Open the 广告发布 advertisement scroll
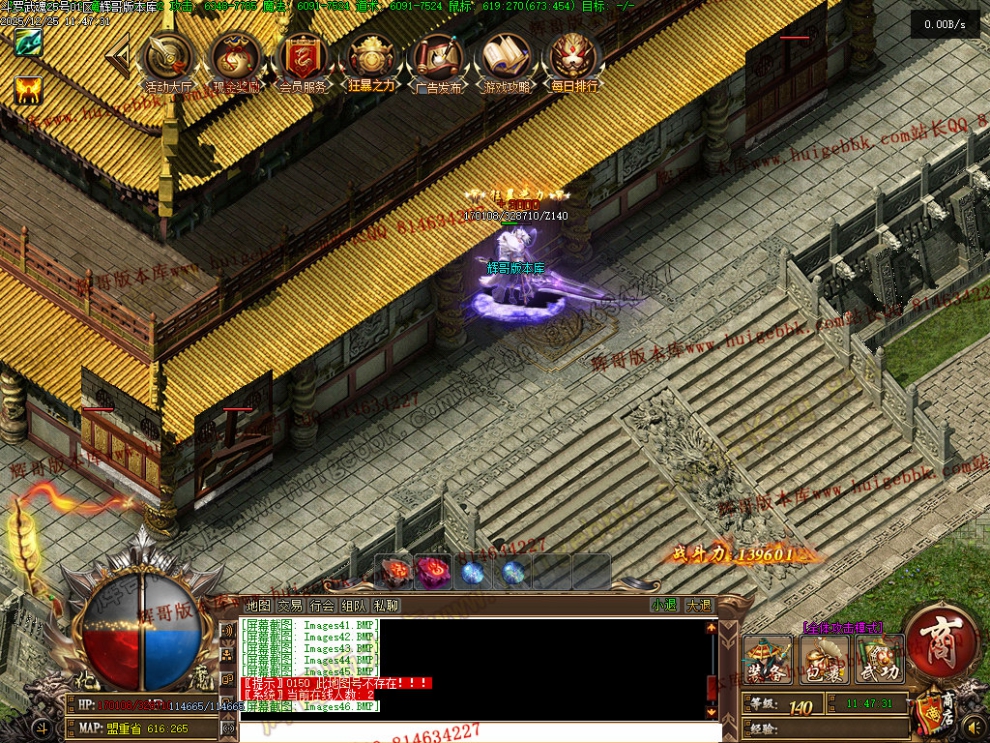The width and height of the screenshot is (990, 743). point(439,60)
